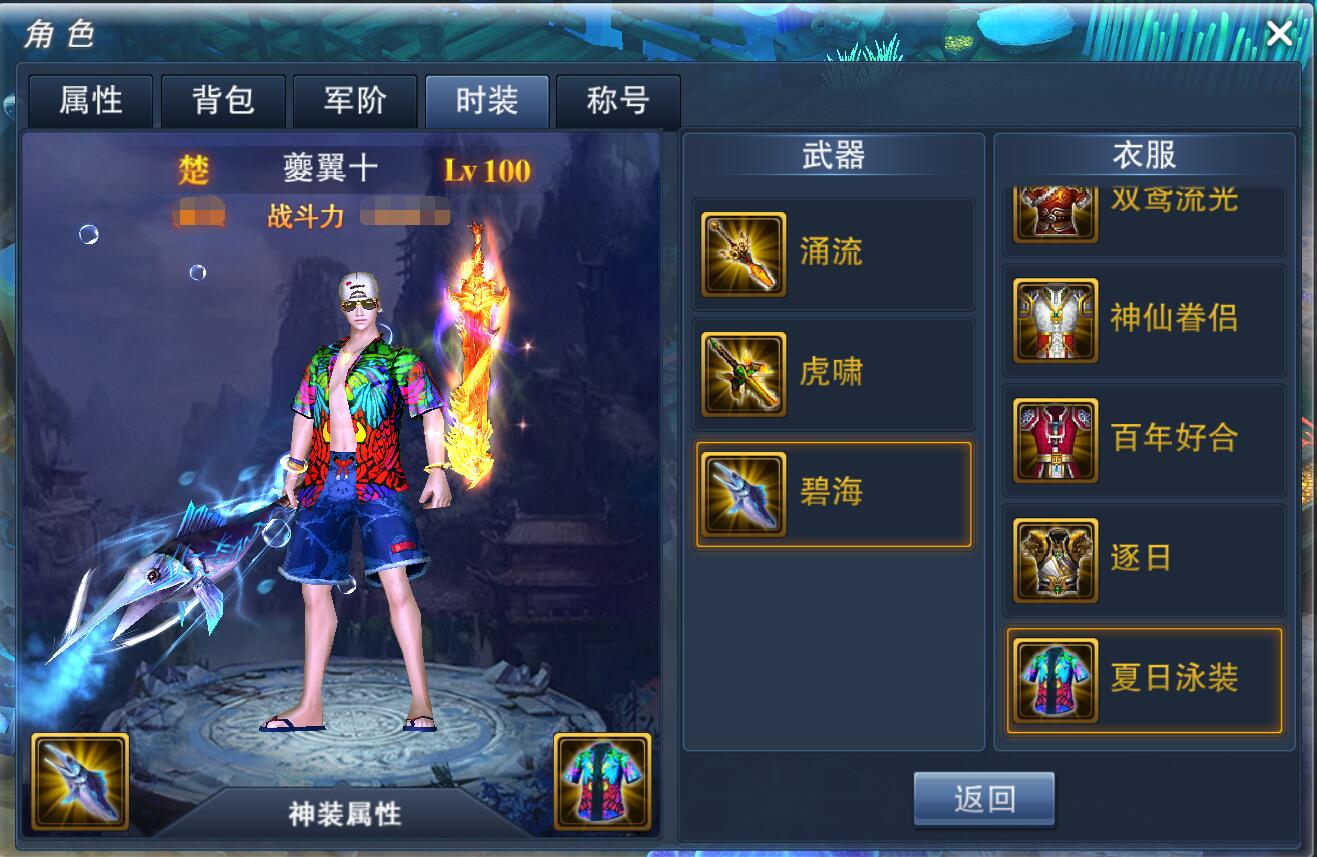The height and width of the screenshot is (857, 1317).
Task: Choose the 涌流 weapon skin
Action: click(x=833, y=254)
